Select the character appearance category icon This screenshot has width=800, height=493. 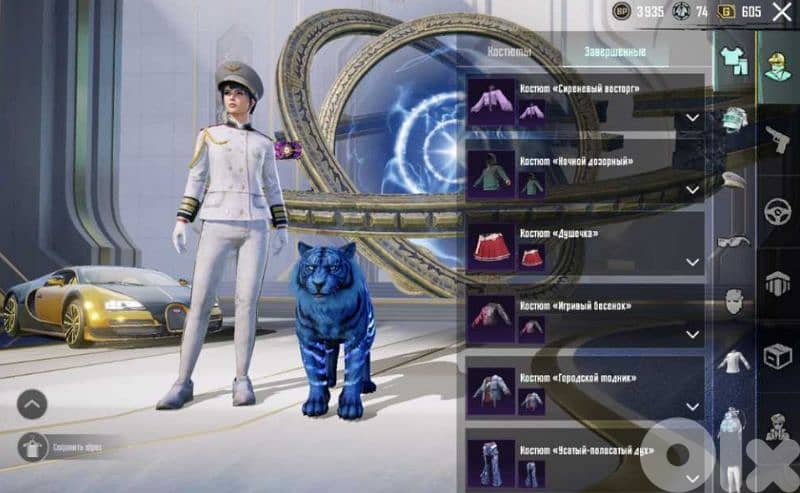(x=778, y=62)
